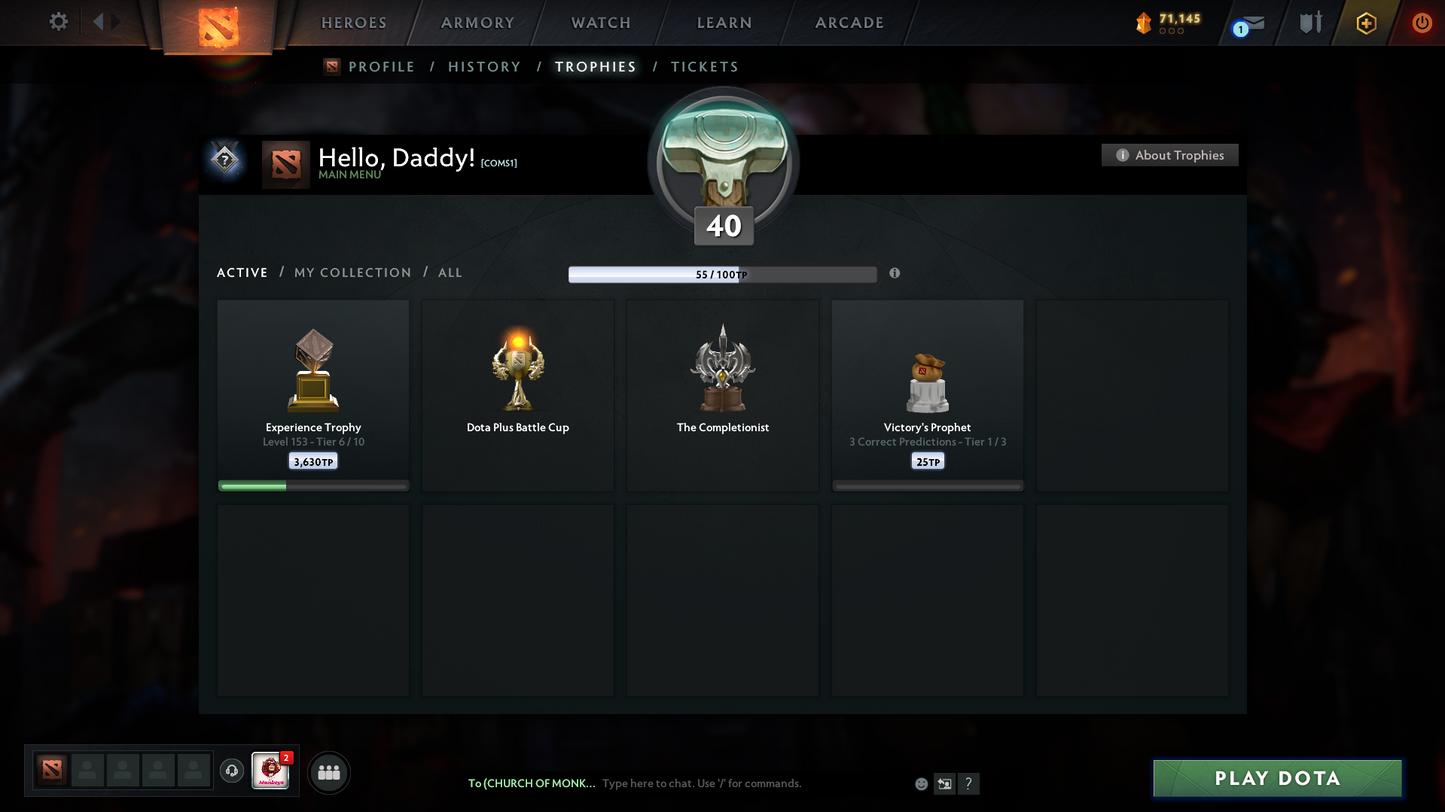Click the question mark chat help icon
The image size is (1445, 812).
968,784
